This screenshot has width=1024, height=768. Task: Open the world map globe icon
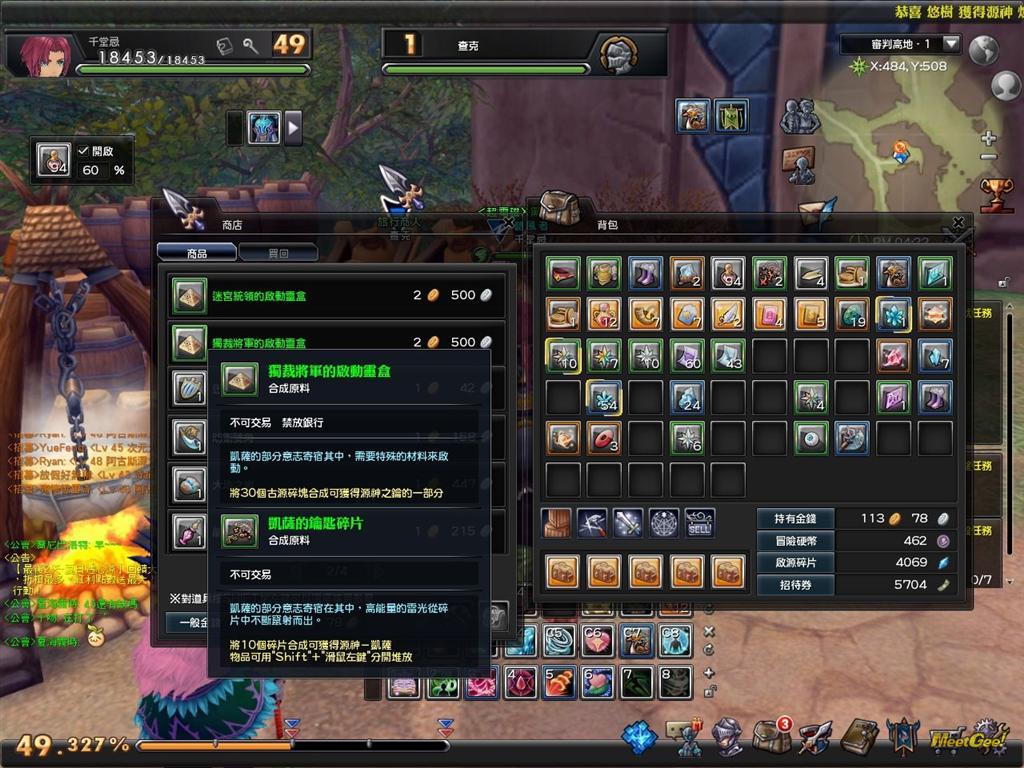[x=984, y=49]
